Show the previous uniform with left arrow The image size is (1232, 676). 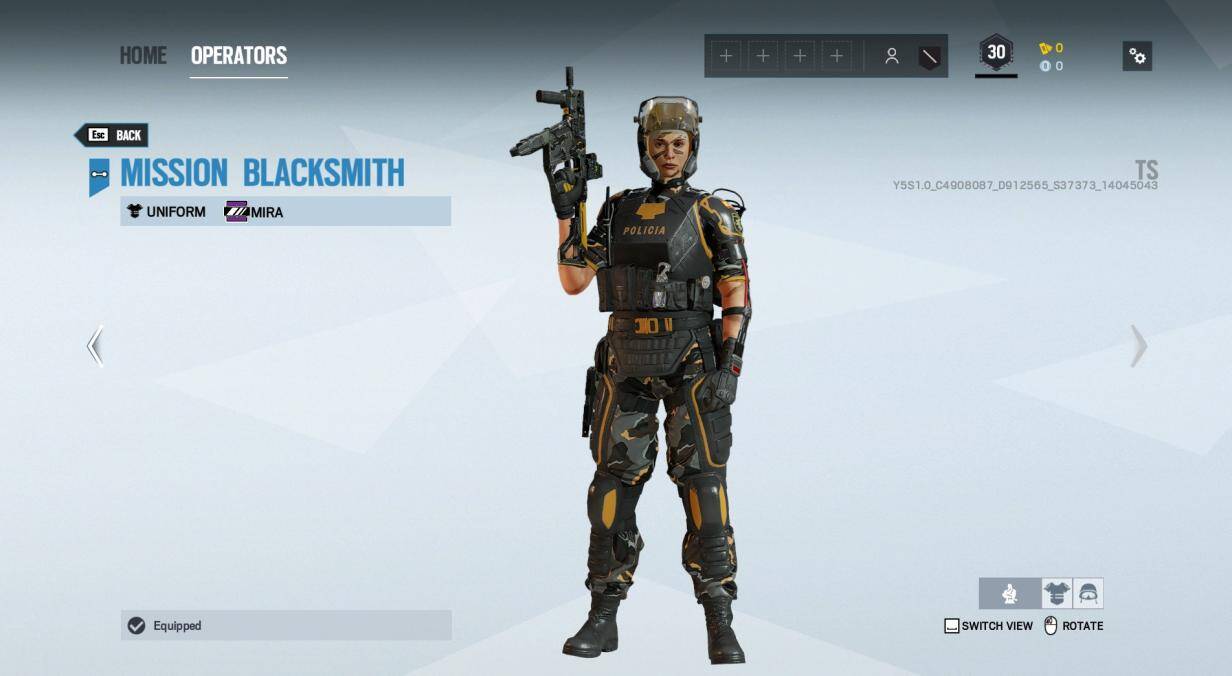coord(95,346)
